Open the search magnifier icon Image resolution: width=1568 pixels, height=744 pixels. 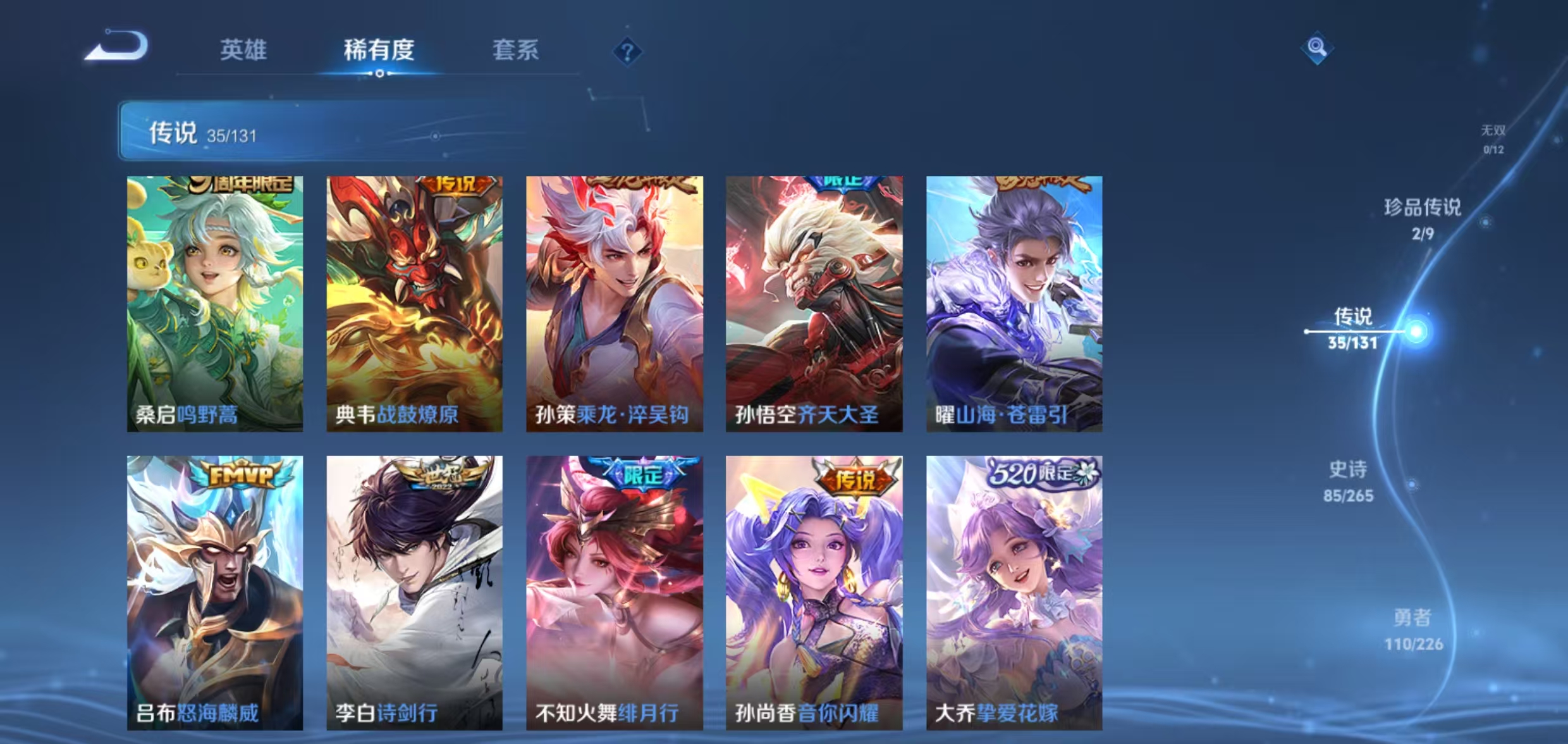click(1318, 47)
